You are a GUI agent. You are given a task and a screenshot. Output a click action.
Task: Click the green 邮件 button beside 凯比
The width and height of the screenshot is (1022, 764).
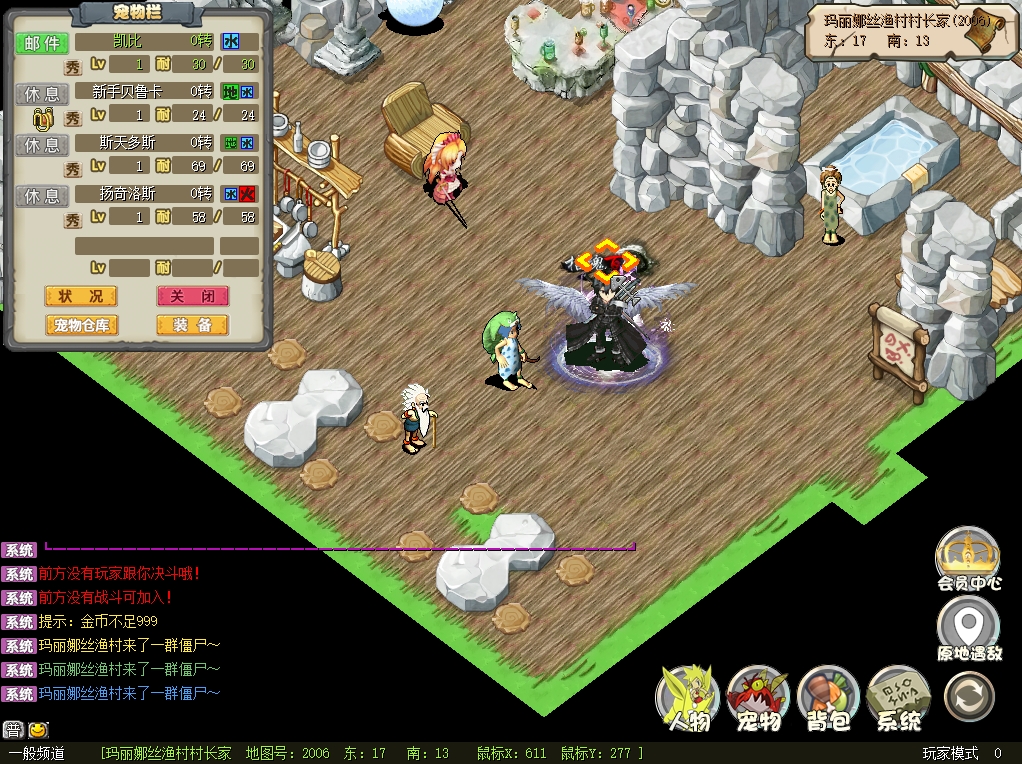pyautogui.click(x=42, y=43)
